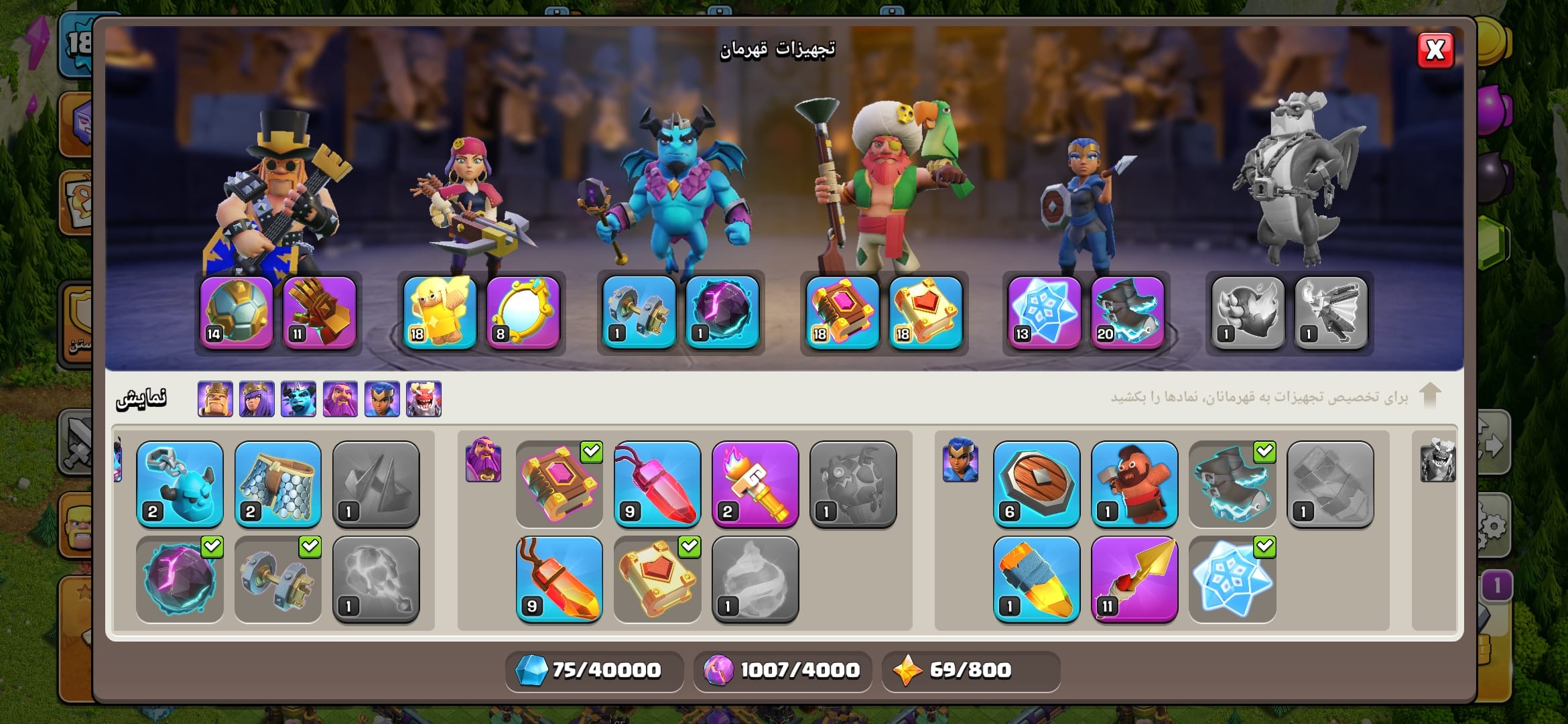Select the equipped Magic Mirror slot

pos(523,312)
